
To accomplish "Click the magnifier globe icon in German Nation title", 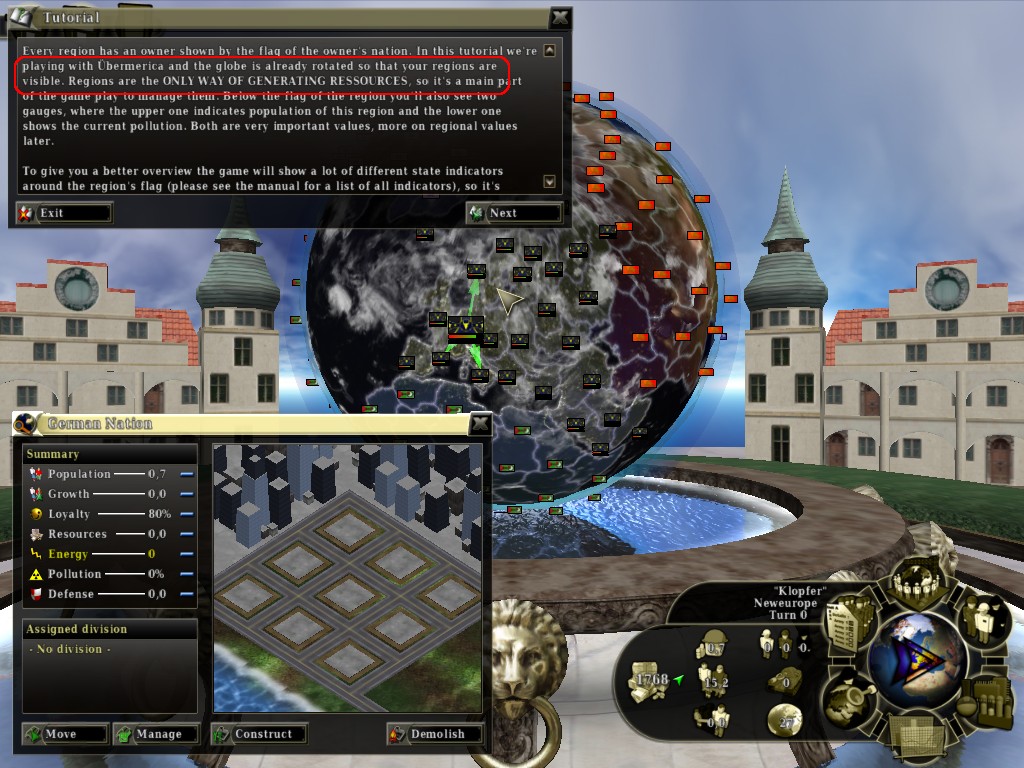I will (28, 424).
